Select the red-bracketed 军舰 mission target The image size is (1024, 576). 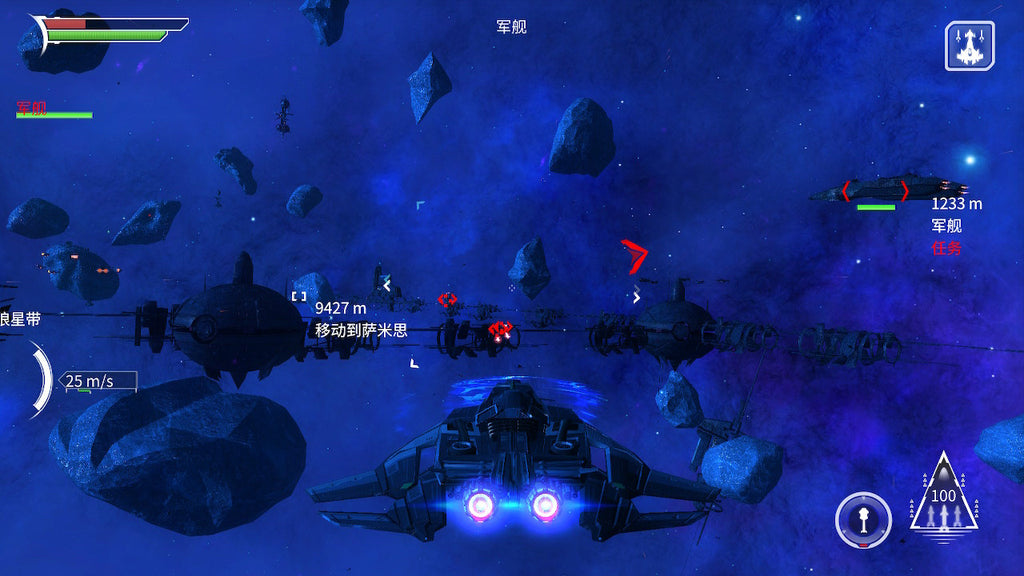[x=877, y=190]
